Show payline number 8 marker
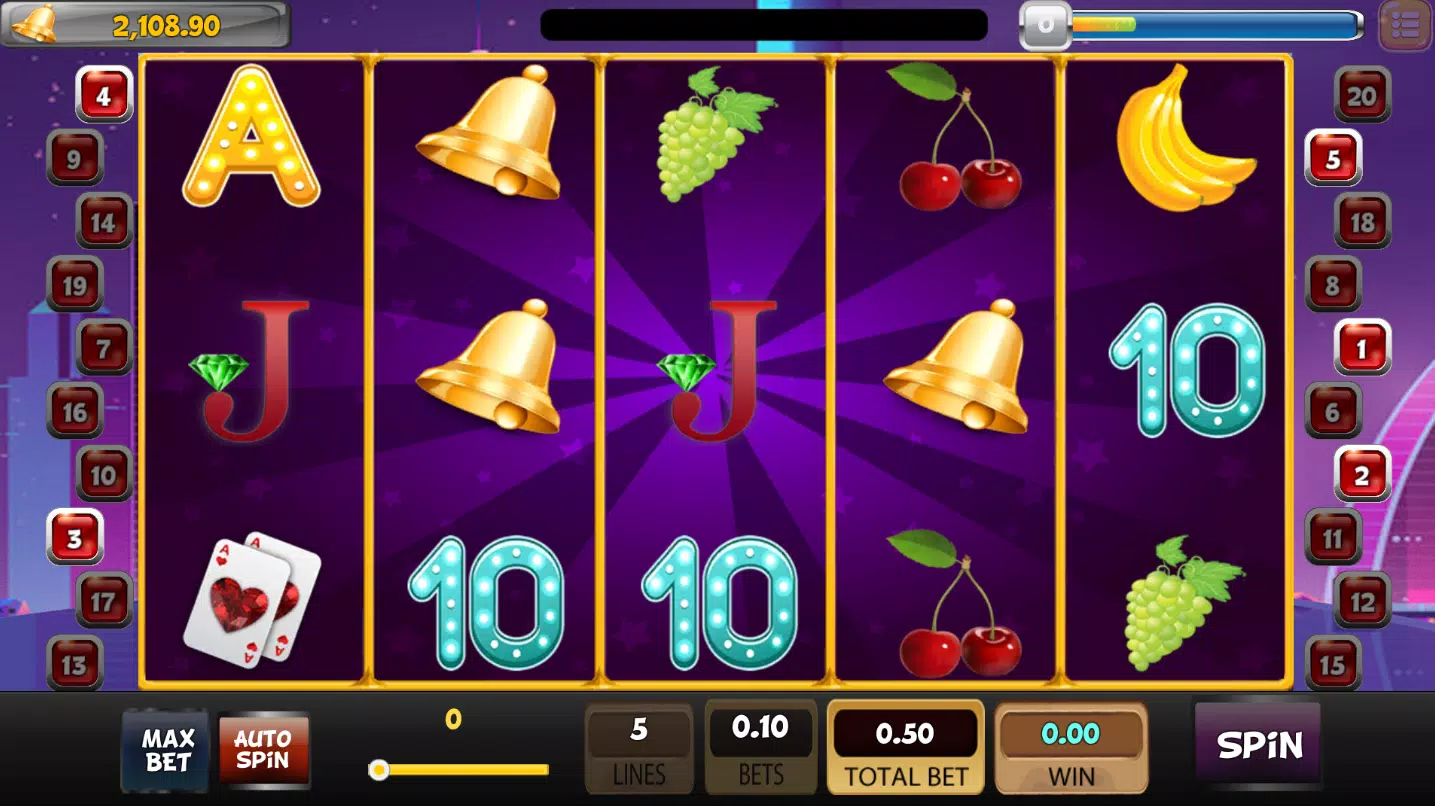1435x806 pixels. click(1333, 285)
